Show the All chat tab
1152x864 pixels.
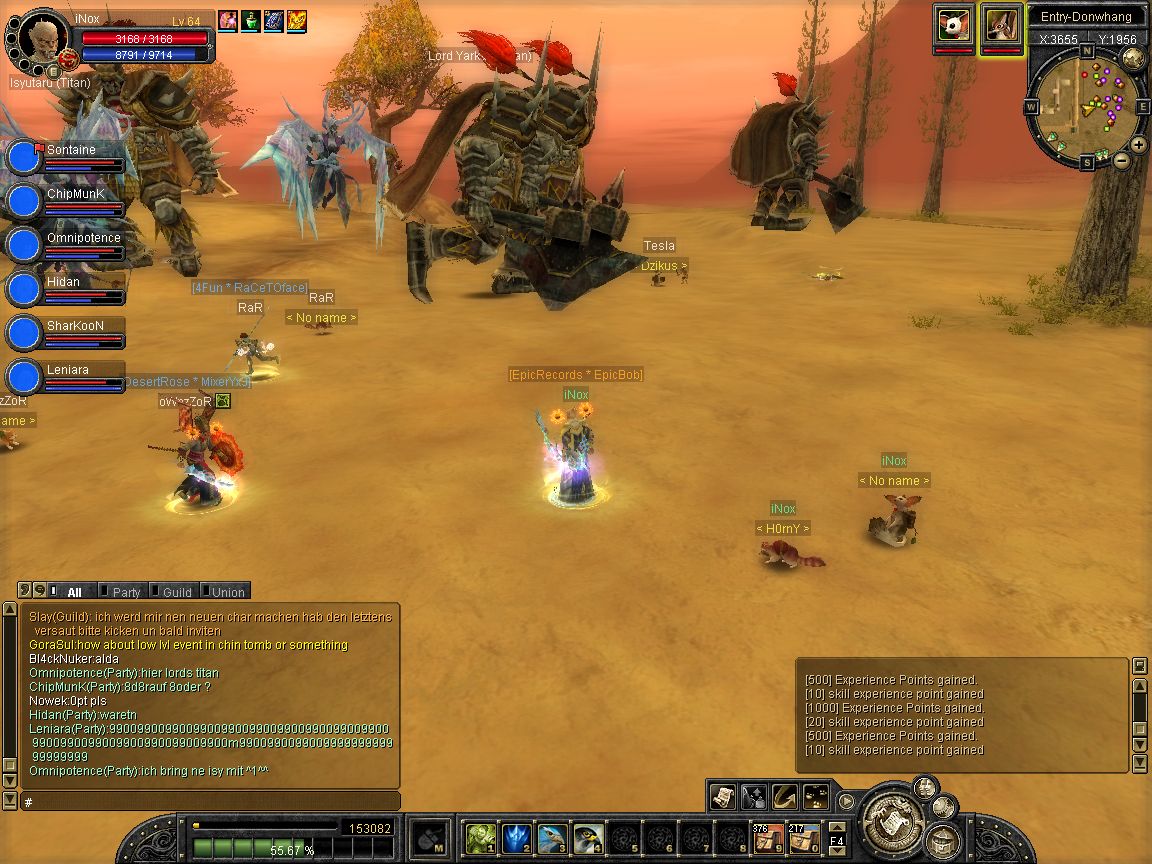74,592
